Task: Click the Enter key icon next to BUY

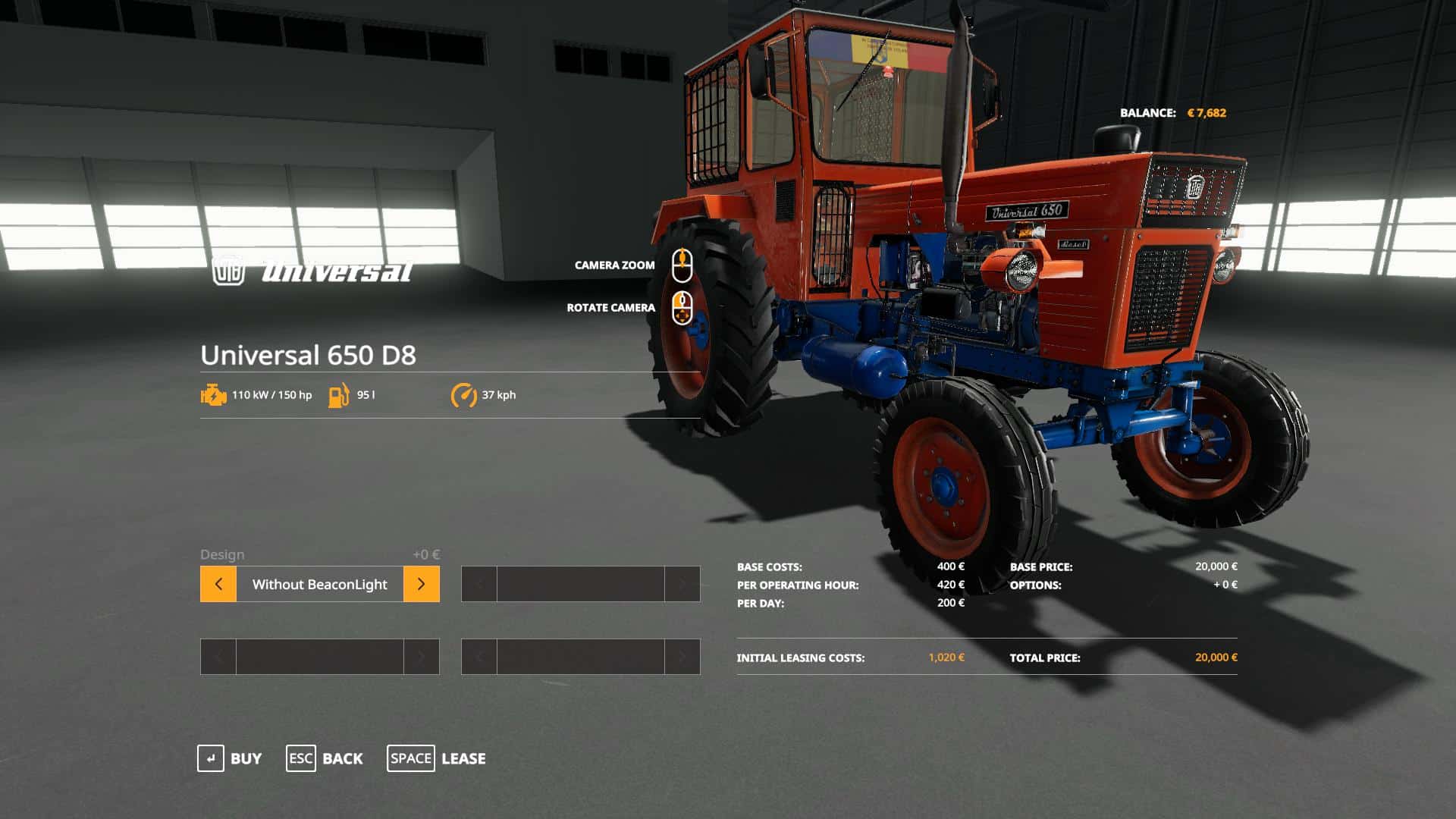Action: point(210,758)
